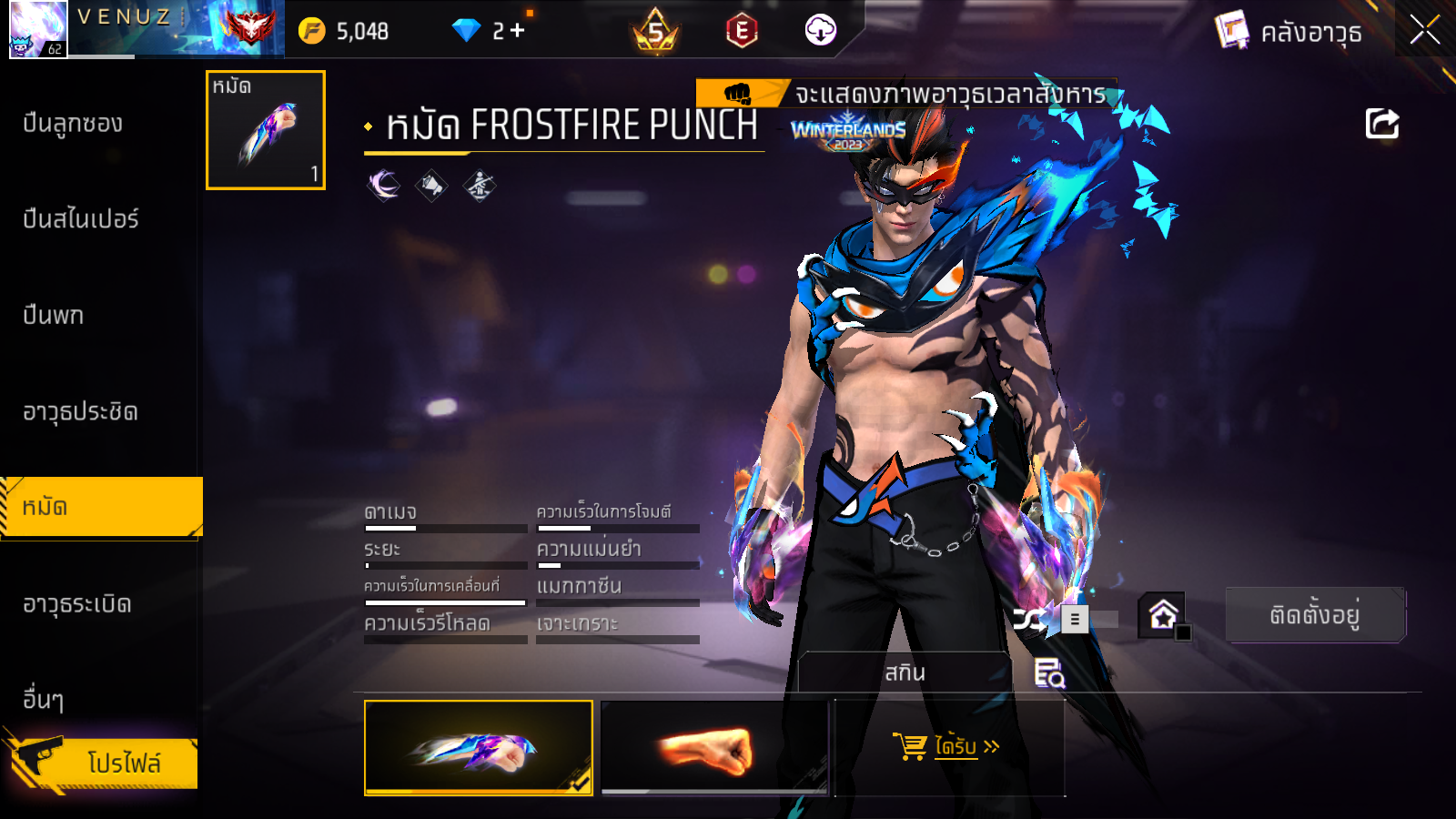Open the อาวุธประชิด melee weapon category
The width and height of the screenshot is (1456, 819).
point(80,412)
